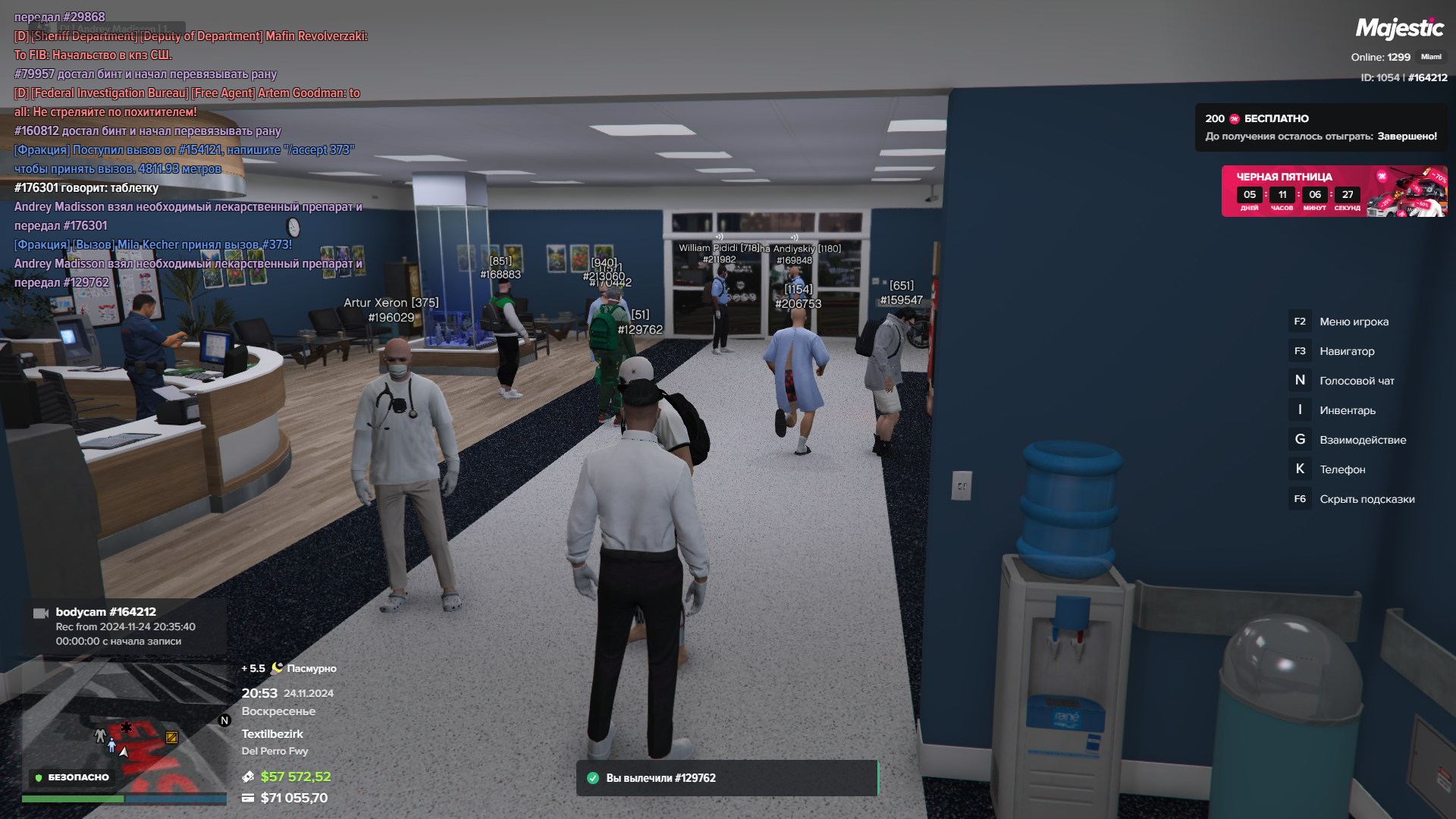Click the Majestic server logo
The width and height of the screenshot is (1456, 819).
pos(1399,29)
